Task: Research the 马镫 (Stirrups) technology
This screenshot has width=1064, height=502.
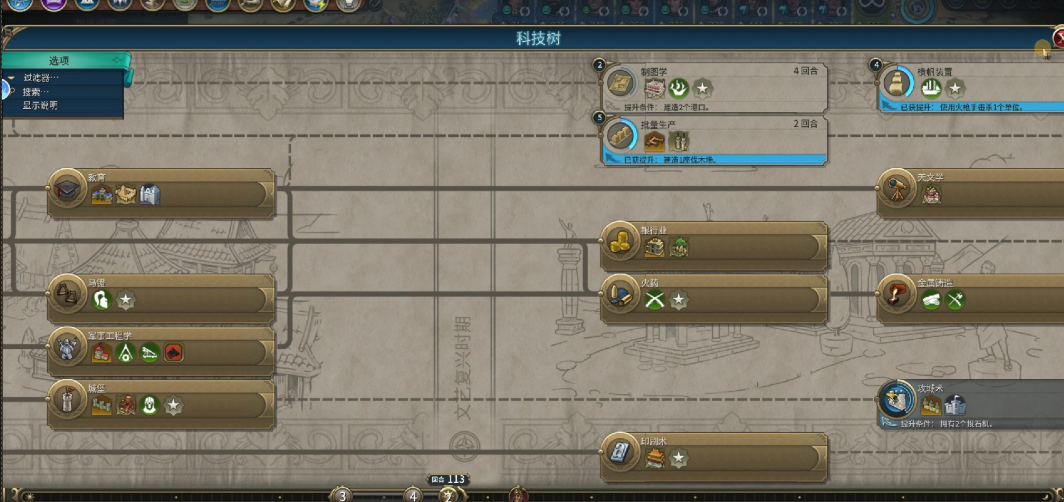Action: pyautogui.click(x=162, y=298)
